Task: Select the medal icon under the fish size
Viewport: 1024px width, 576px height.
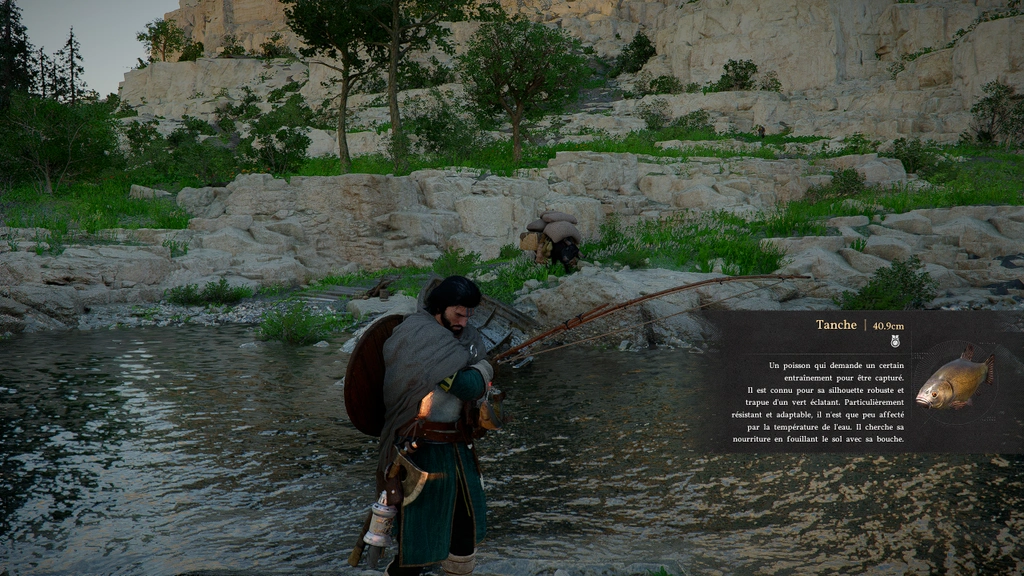Action: [895, 341]
